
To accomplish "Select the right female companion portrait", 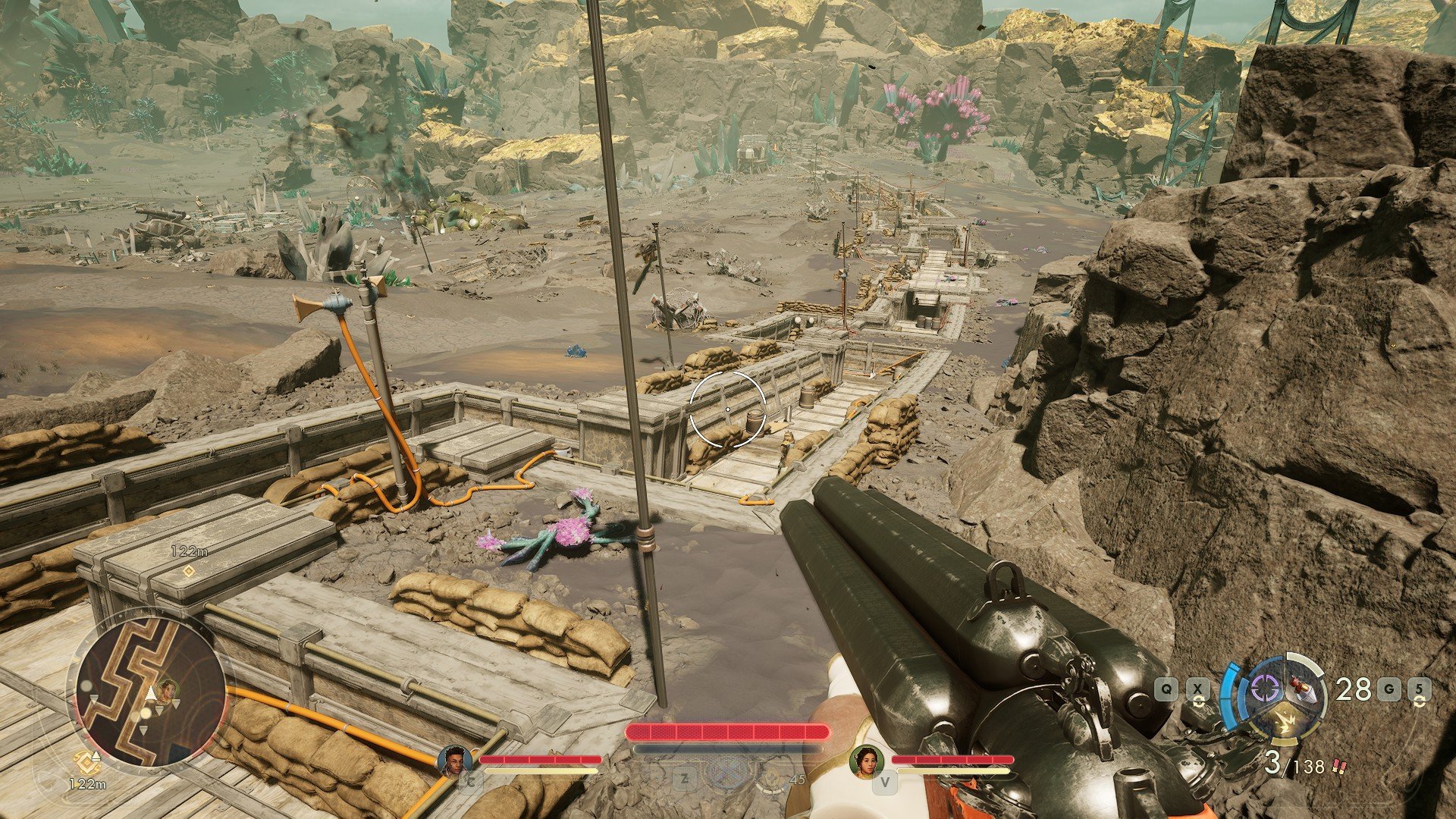I will click(x=867, y=760).
